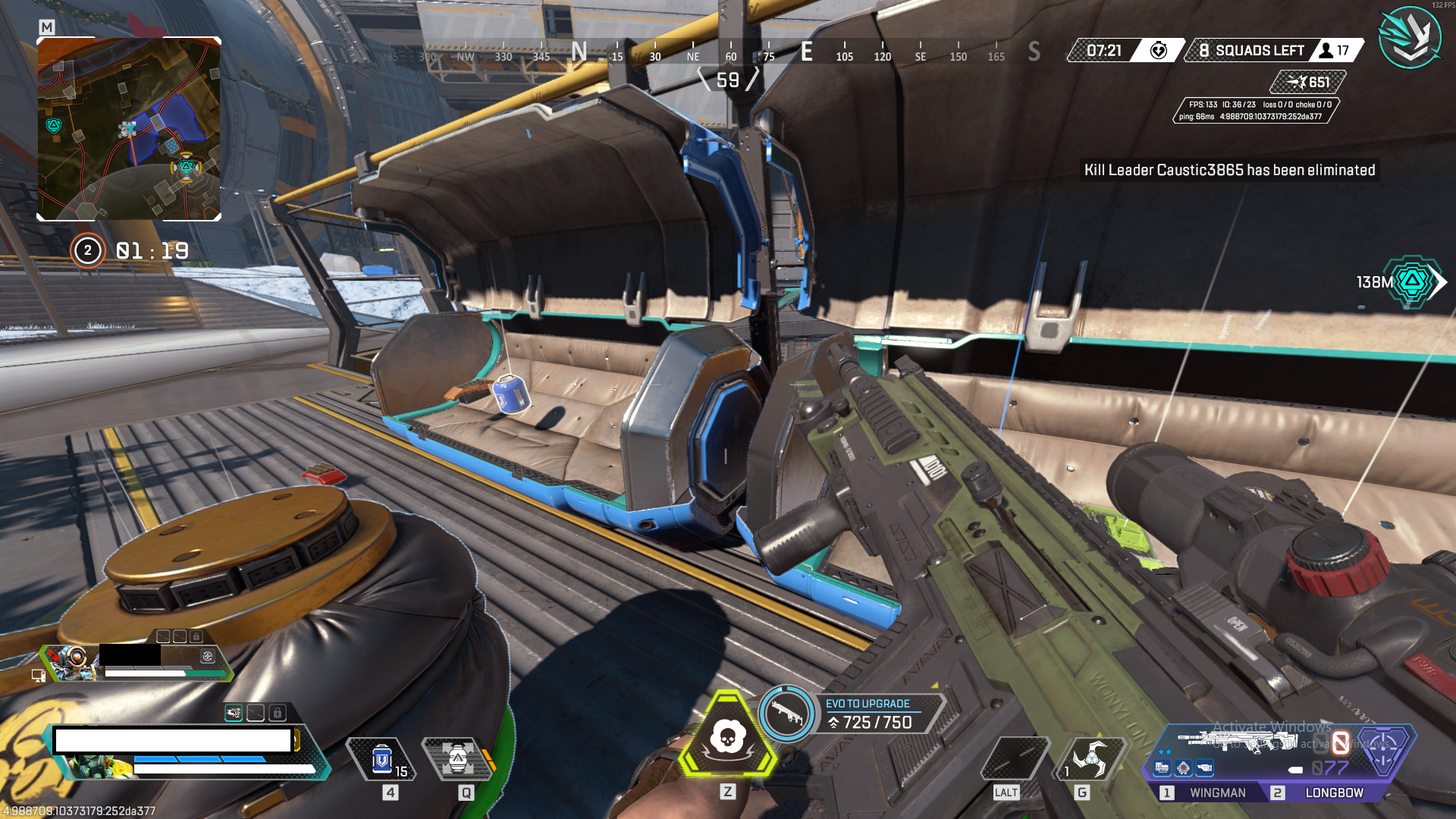Select the teal perk icon above your name

(234, 713)
